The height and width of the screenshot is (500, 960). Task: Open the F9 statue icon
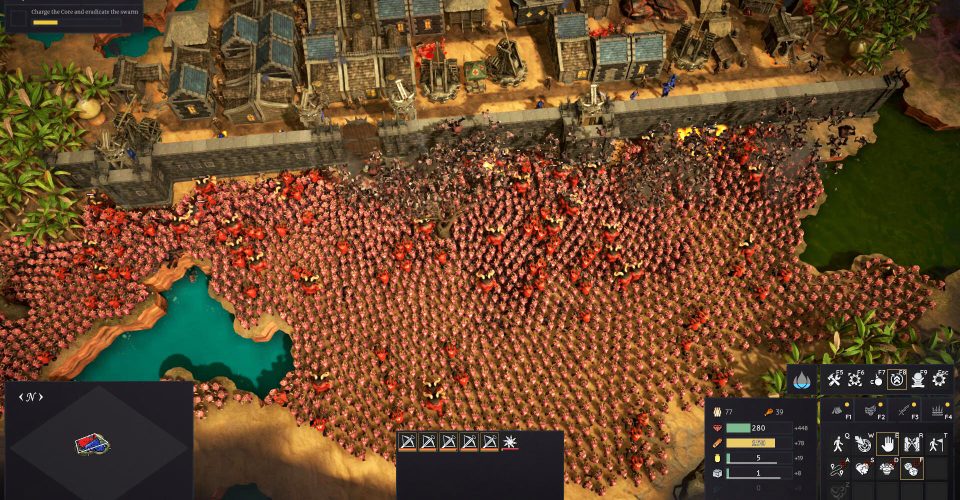pos(919,380)
